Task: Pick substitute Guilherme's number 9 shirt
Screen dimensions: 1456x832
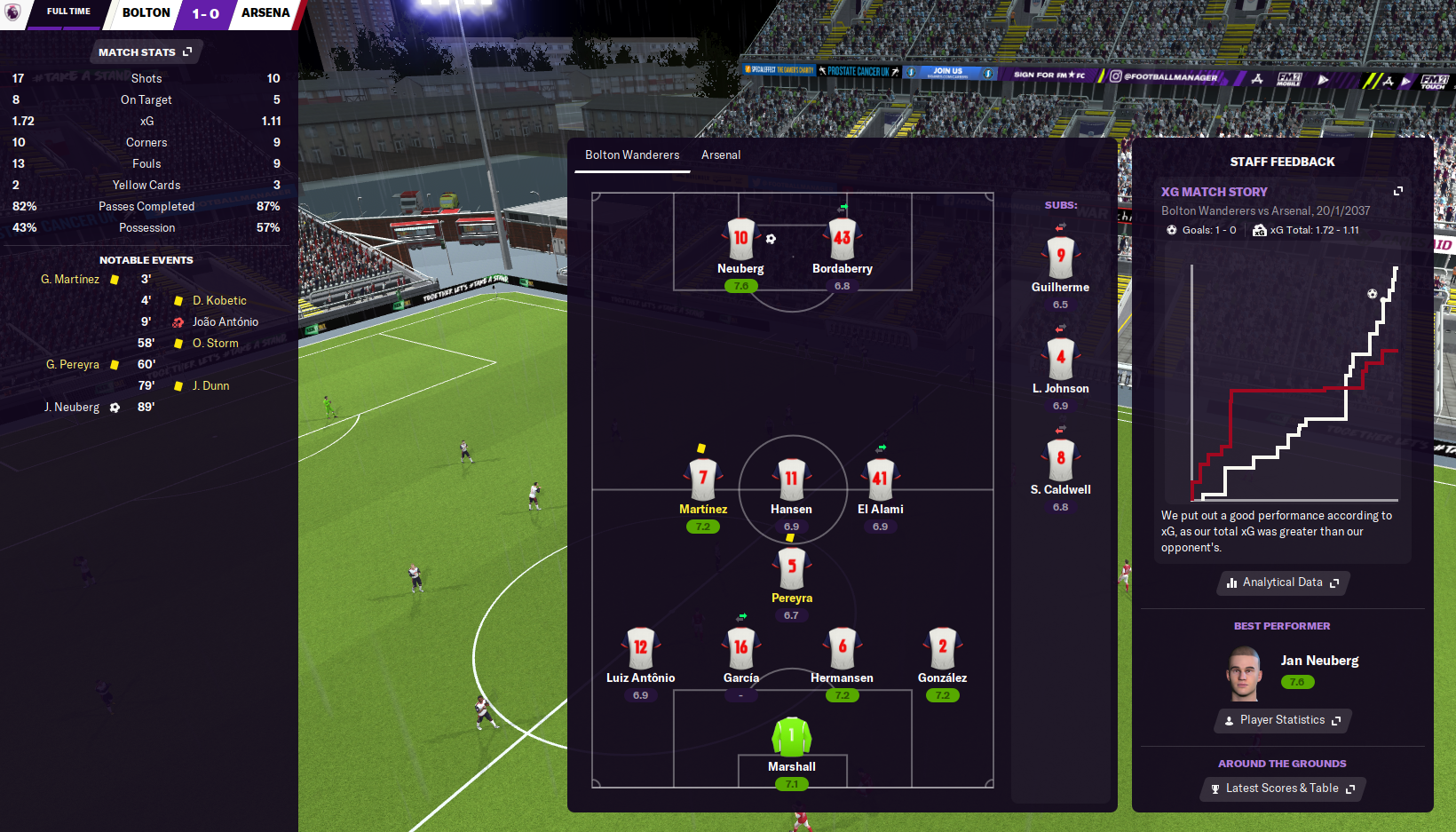Action: (1060, 258)
